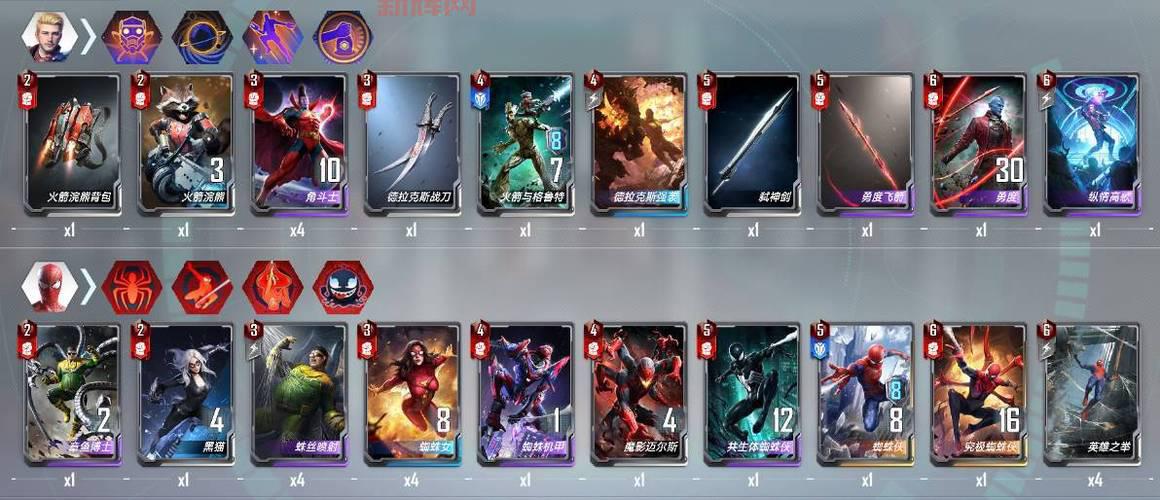Choose the 火箭浣熊 raccoon card
Image resolution: width=1160 pixels, height=500 pixels.
(x=183, y=142)
